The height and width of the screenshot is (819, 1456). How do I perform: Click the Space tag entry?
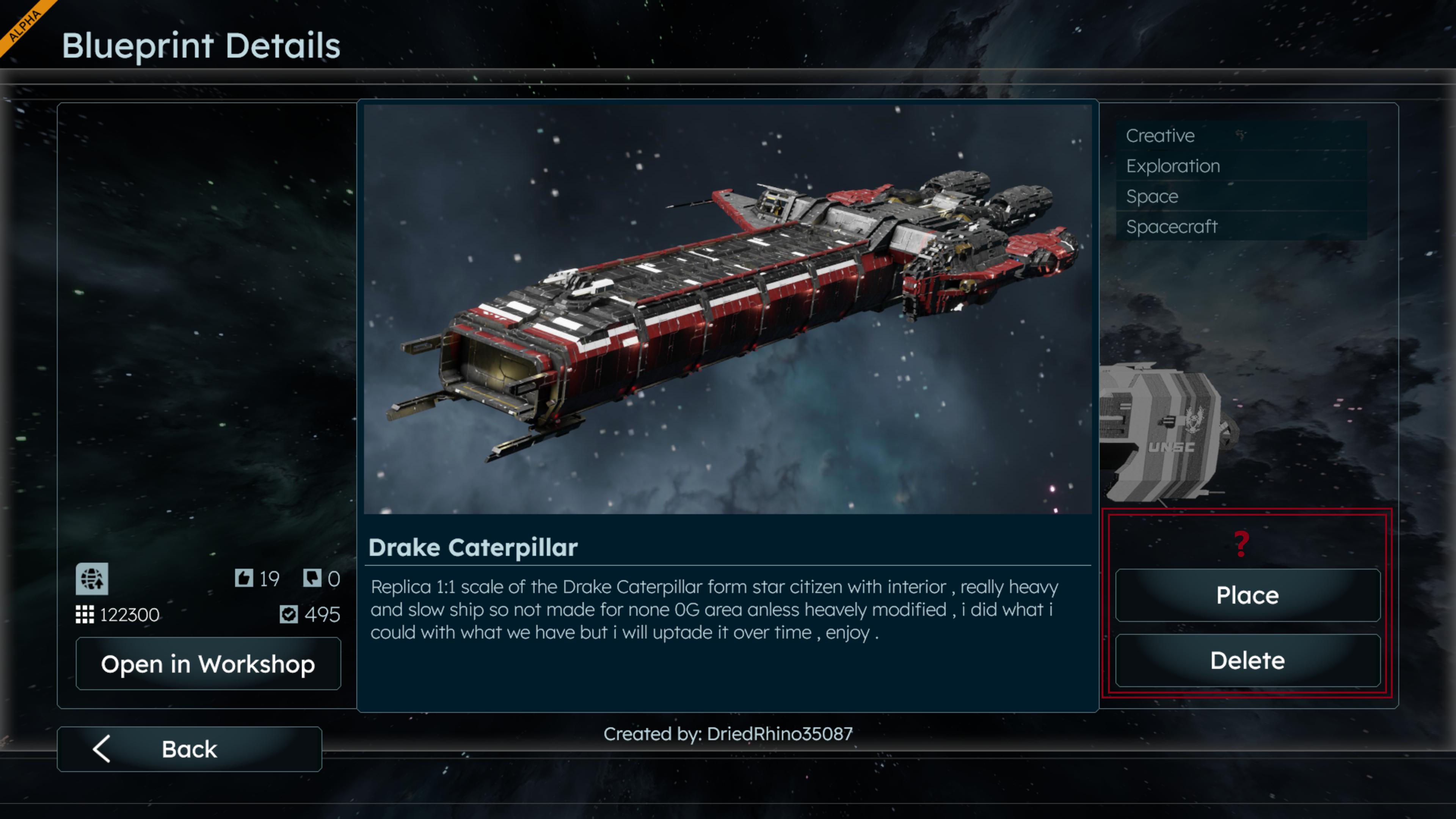(1152, 196)
